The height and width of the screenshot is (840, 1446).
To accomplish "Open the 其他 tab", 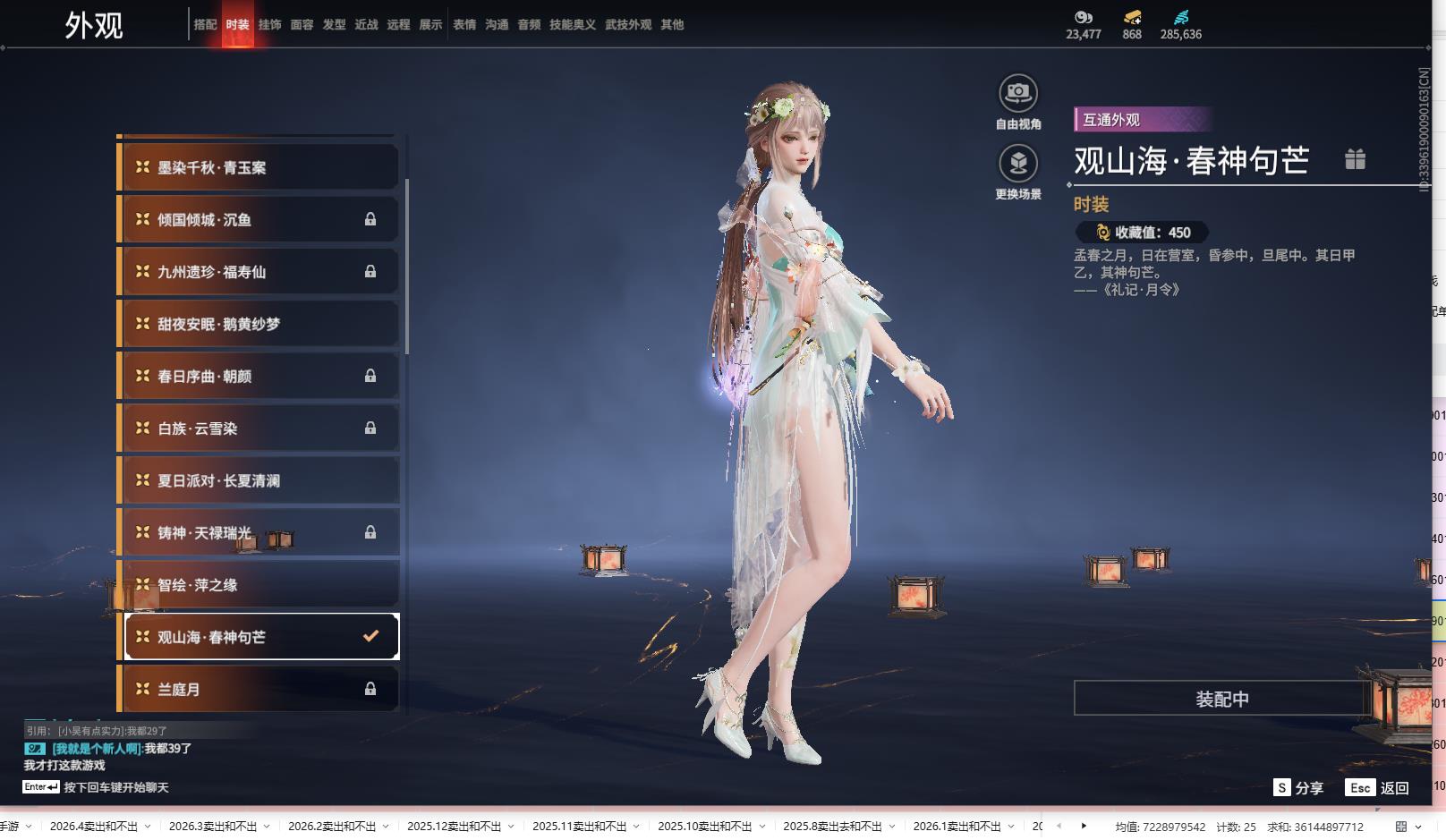I will click(x=672, y=25).
